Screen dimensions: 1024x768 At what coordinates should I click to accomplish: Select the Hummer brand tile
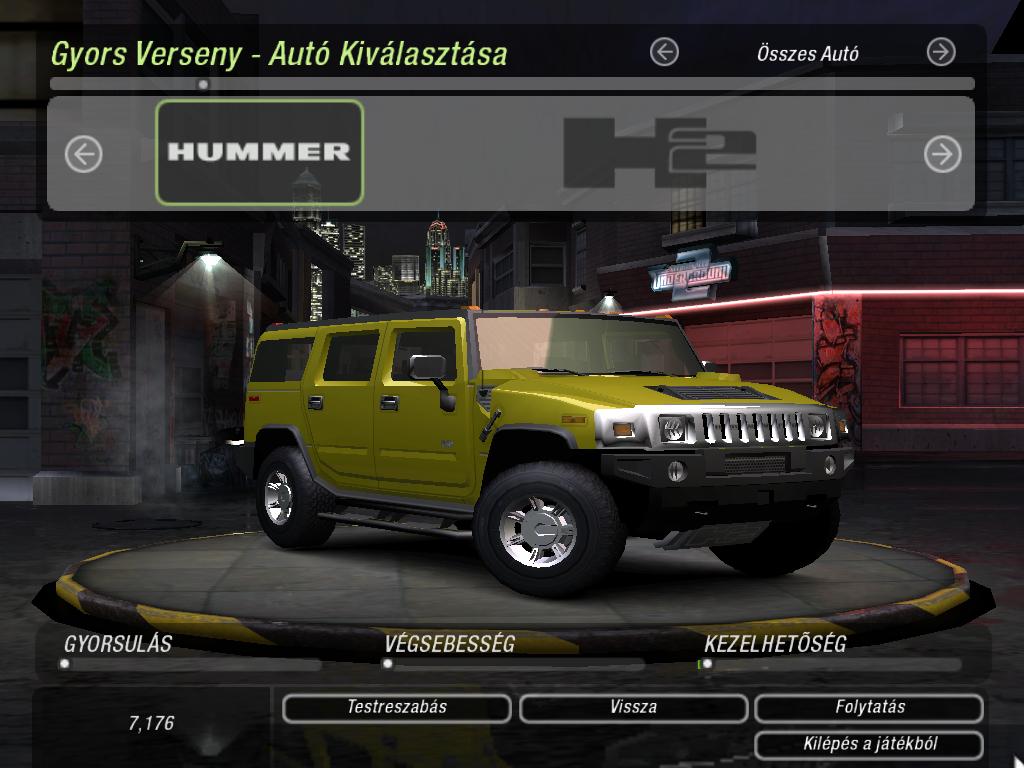[x=259, y=152]
